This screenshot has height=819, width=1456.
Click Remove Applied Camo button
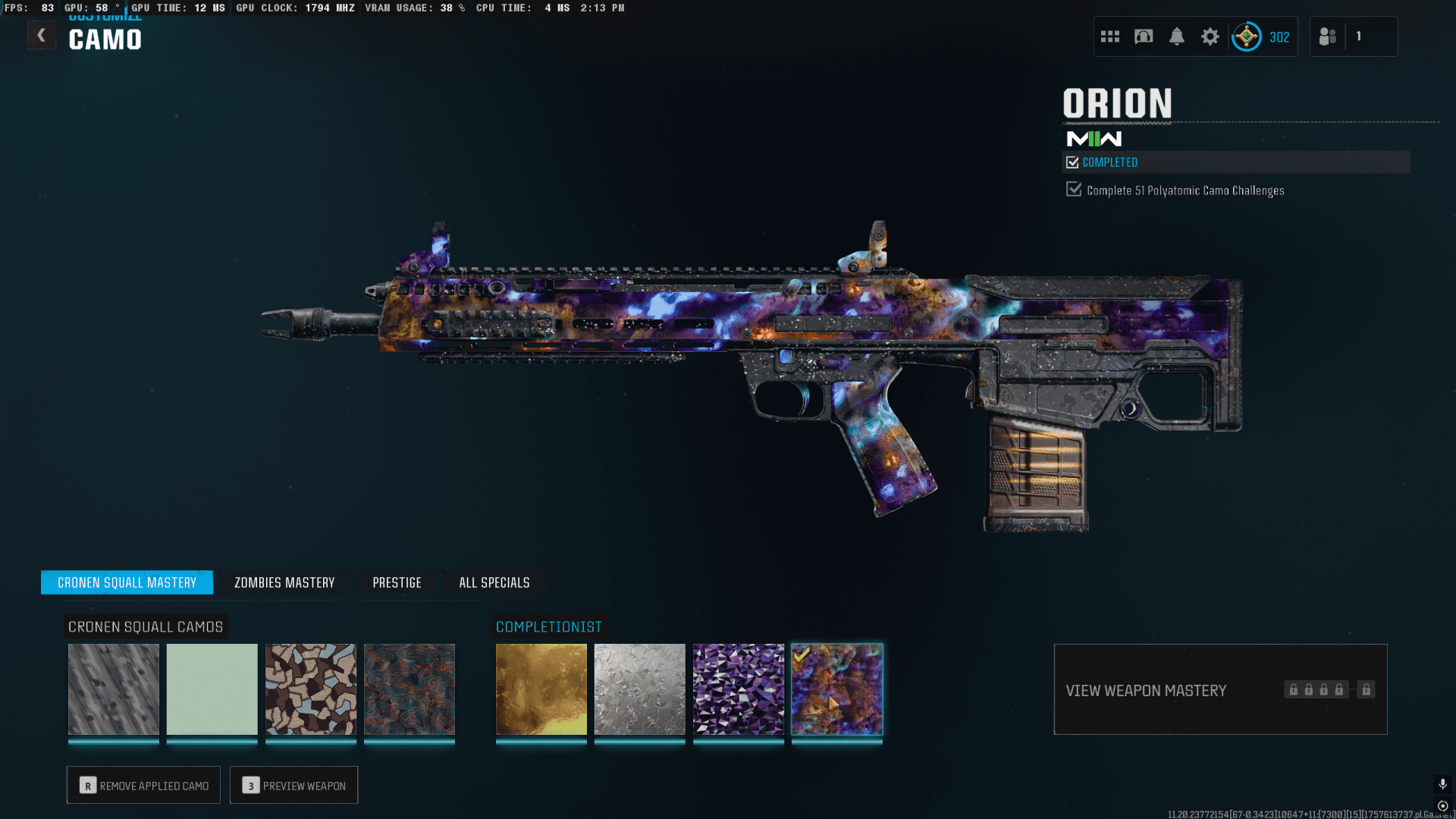143,785
